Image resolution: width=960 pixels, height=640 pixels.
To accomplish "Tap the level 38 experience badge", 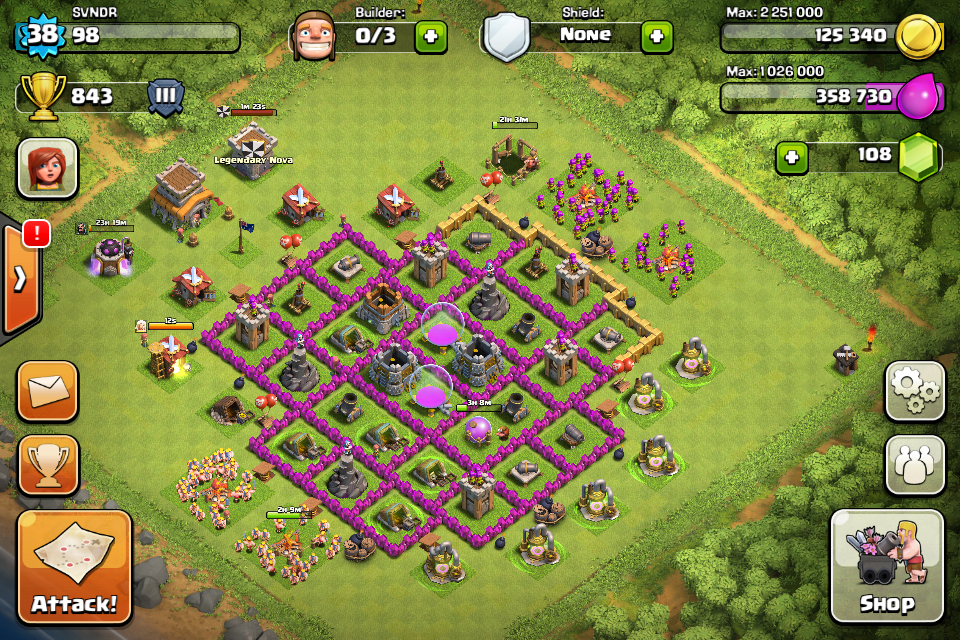I will (40, 36).
